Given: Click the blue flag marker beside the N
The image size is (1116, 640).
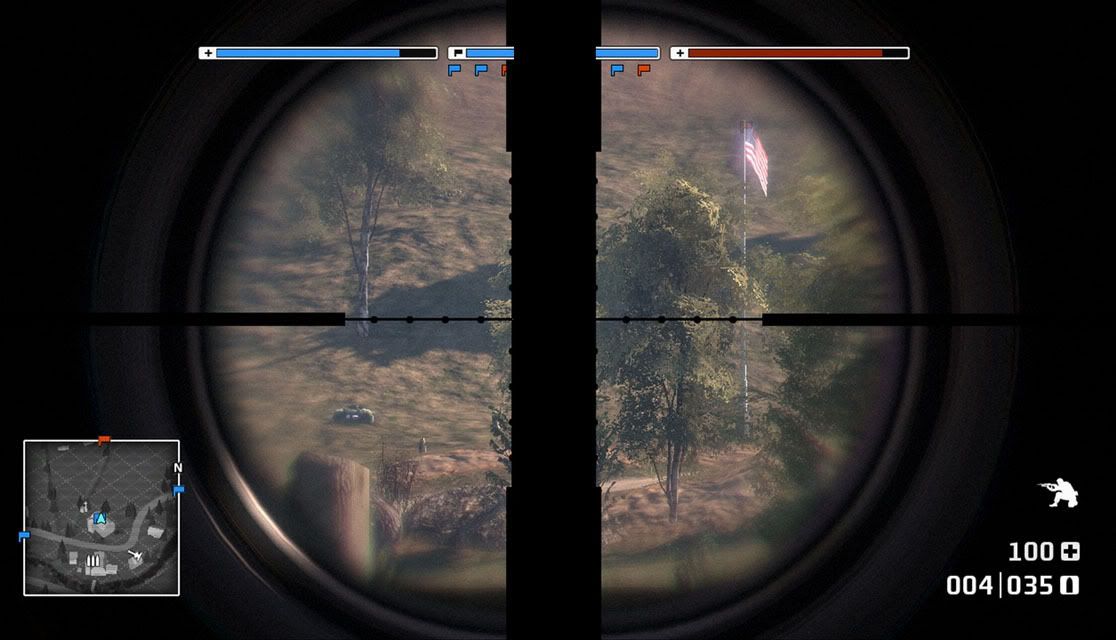Looking at the screenshot, I should [x=179, y=490].
